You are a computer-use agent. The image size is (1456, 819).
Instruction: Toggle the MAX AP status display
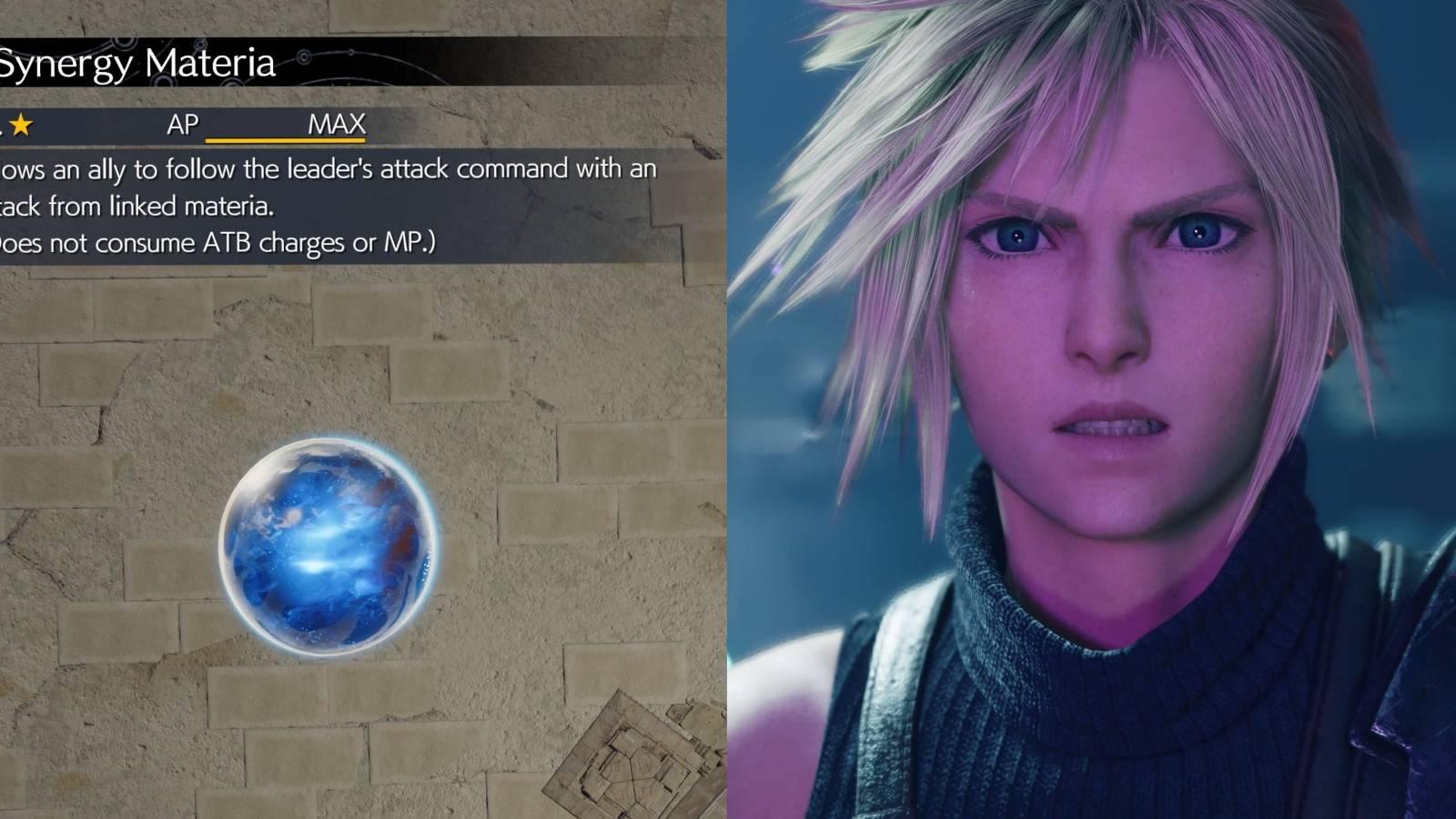pos(337,123)
